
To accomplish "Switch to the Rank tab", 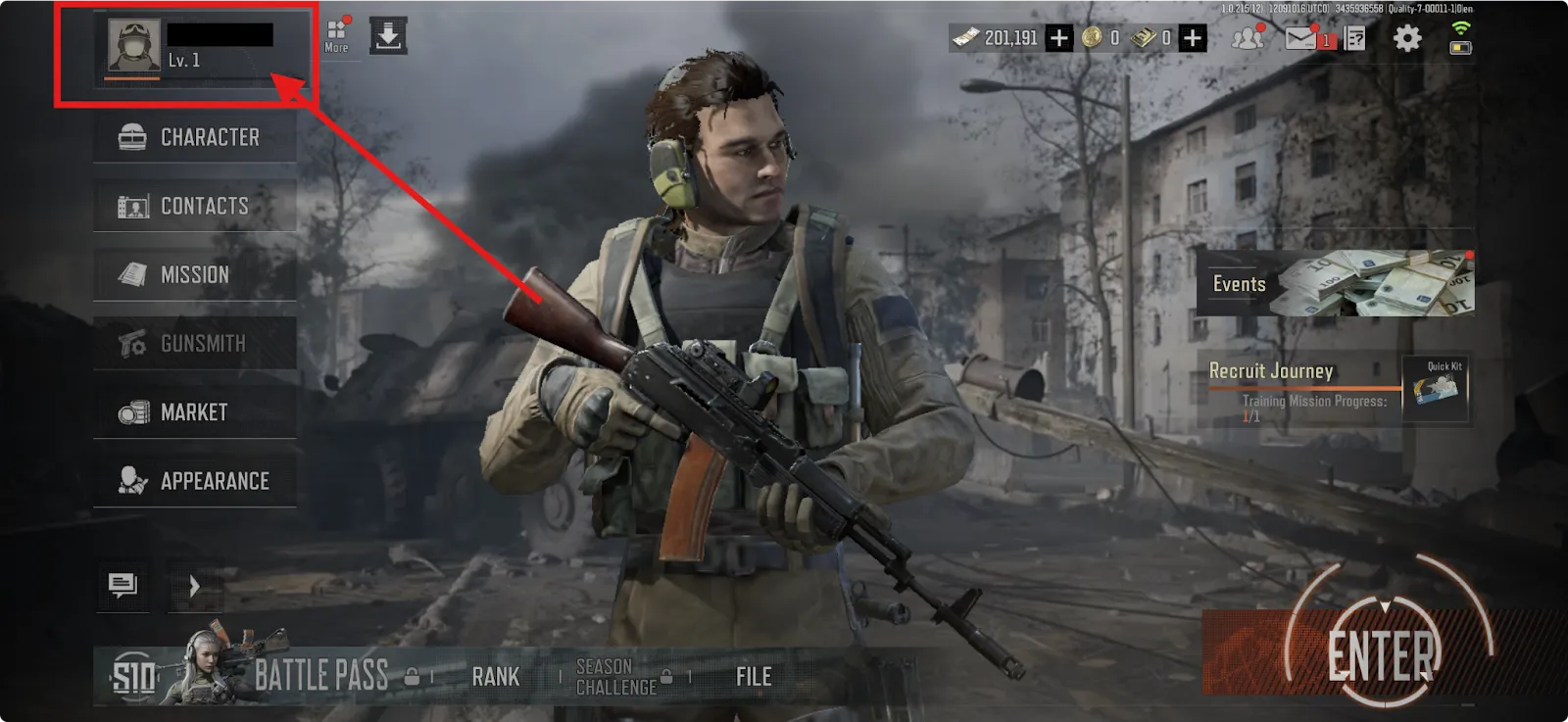I will tap(496, 676).
